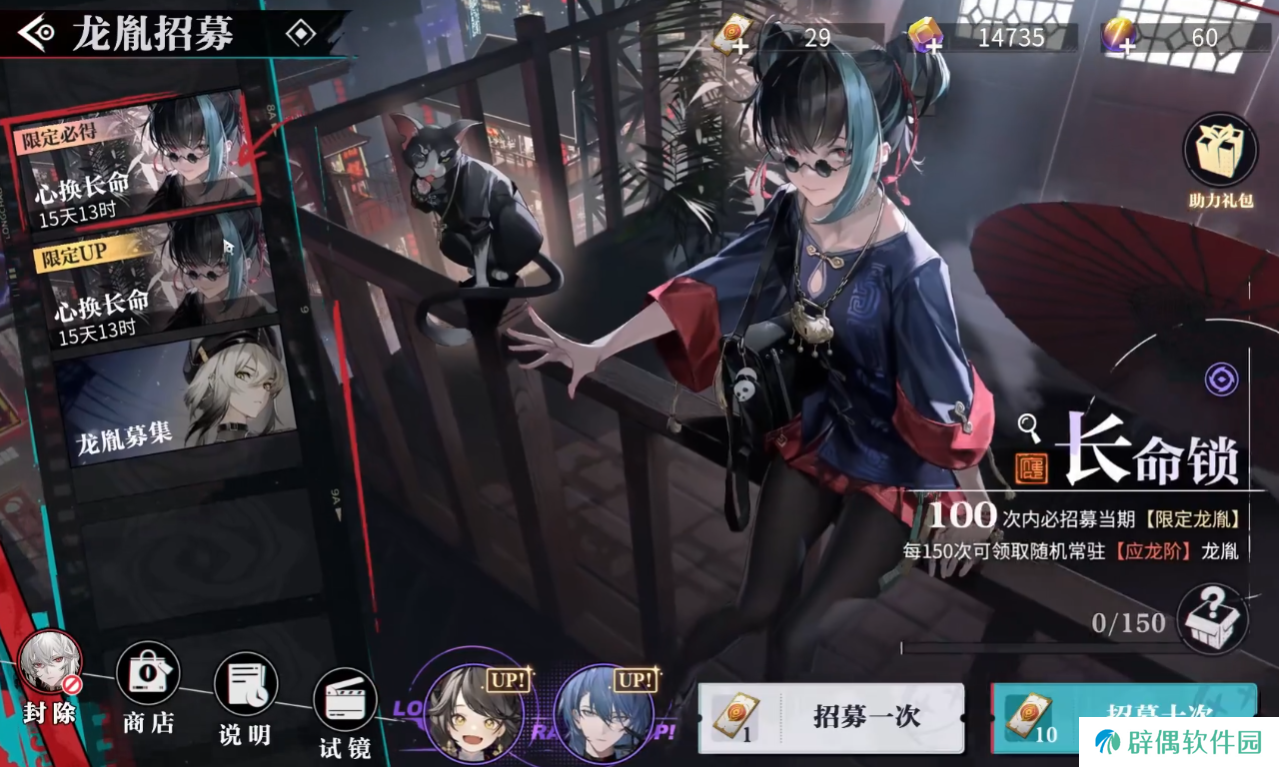Screen dimensions: 1279x767
Task: Click the diamond icon beside 龙胤招募 title
Action: click(x=300, y=34)
